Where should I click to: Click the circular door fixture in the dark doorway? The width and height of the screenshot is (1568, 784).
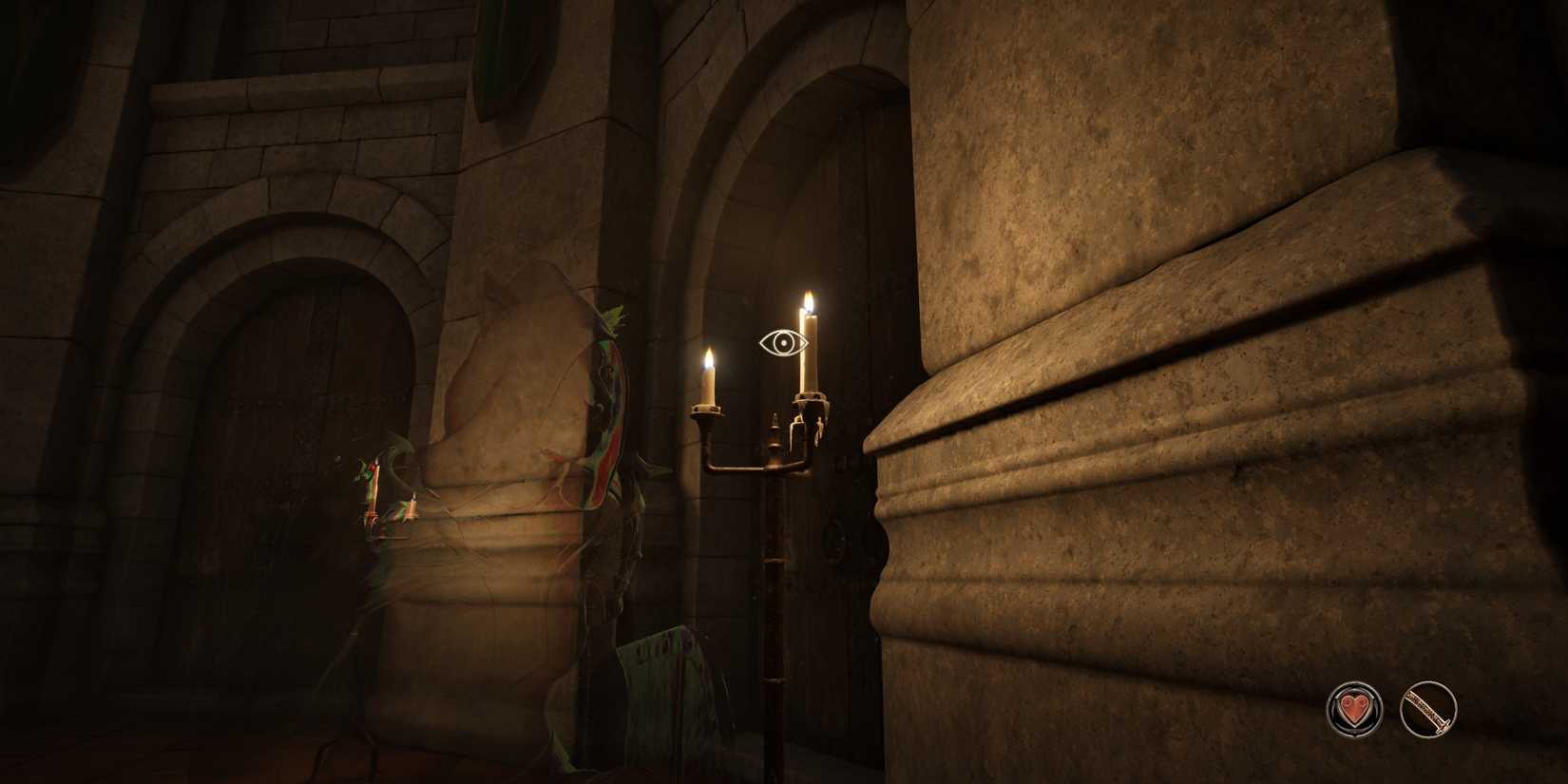pos(836,542)
